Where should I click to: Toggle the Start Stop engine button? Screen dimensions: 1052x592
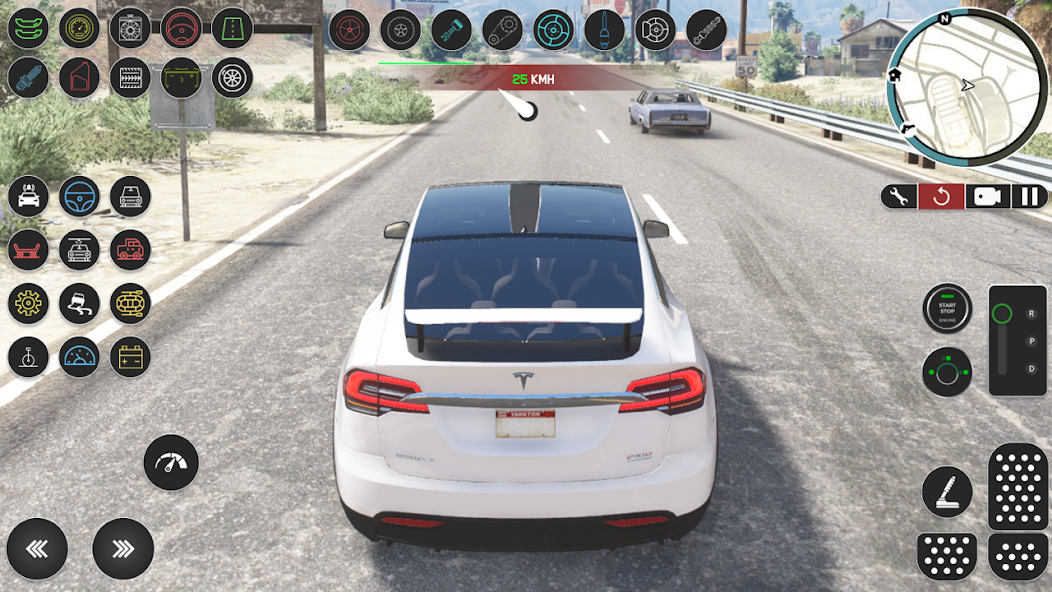[x=946, y=309]
